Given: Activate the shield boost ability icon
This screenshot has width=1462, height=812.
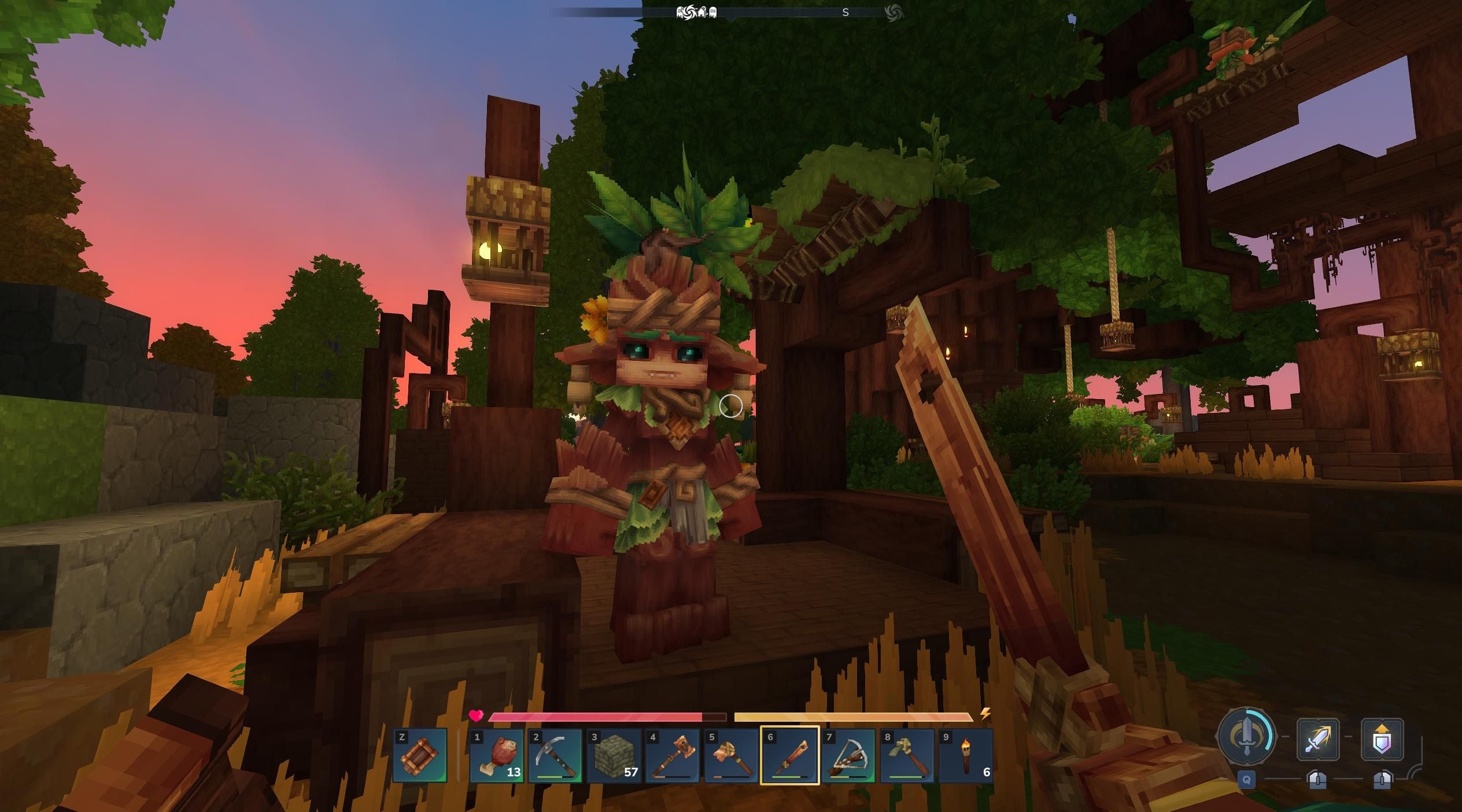Looking at the screenshot, I should pos(1382,740).
